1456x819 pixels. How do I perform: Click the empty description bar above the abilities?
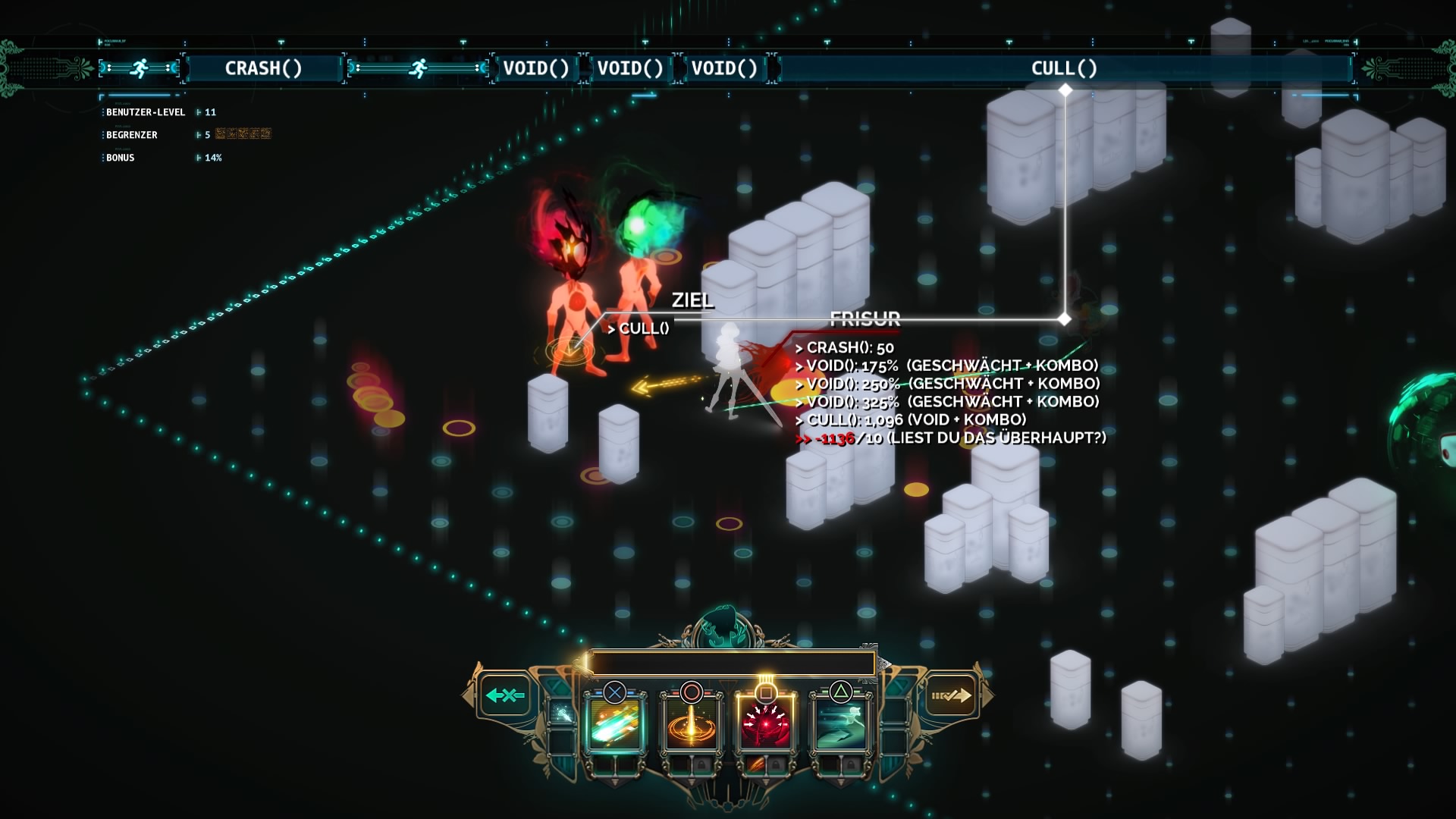coord(732,664)
